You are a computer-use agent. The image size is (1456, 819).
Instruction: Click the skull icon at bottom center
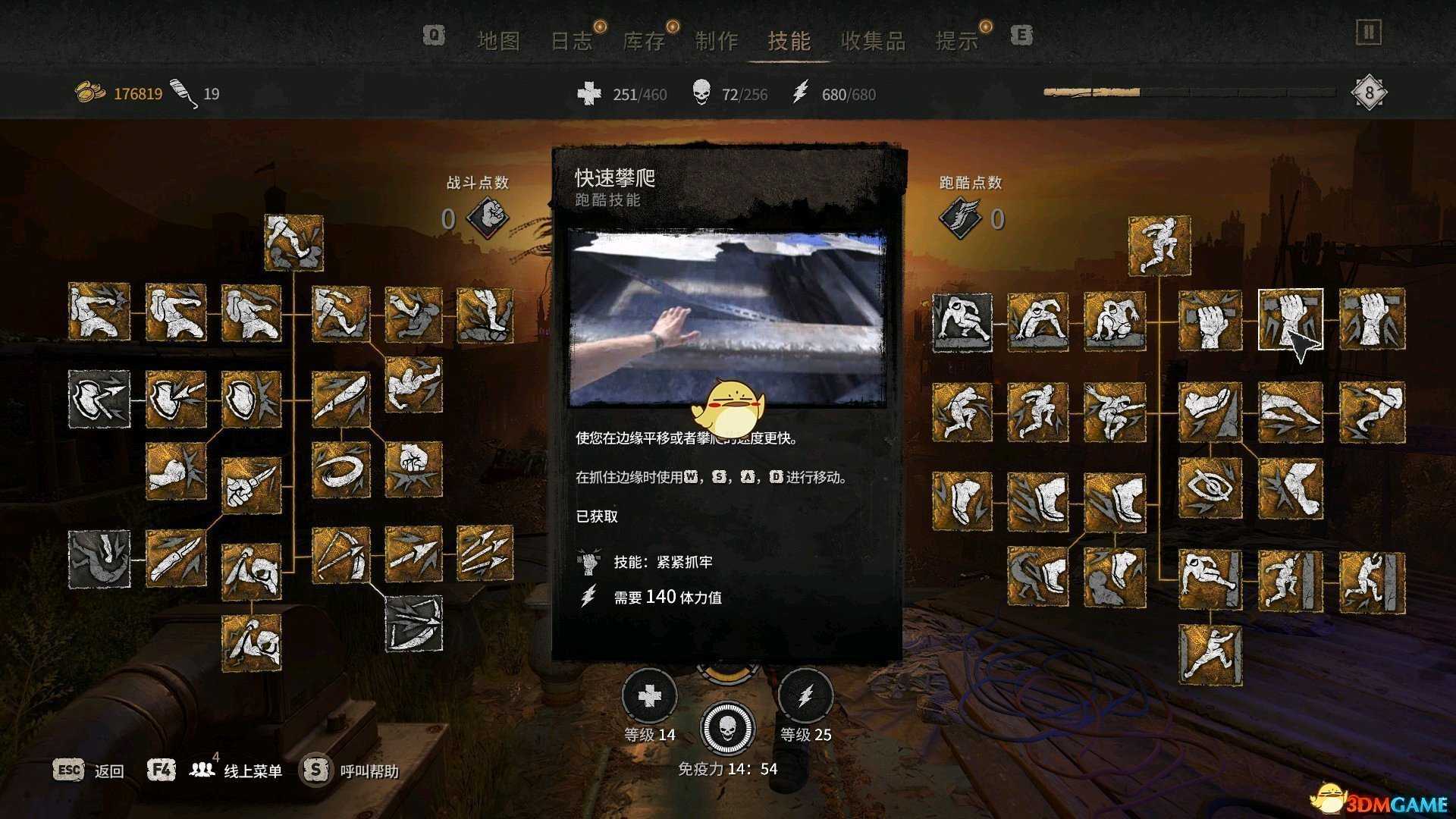click(x=726, y=729)
